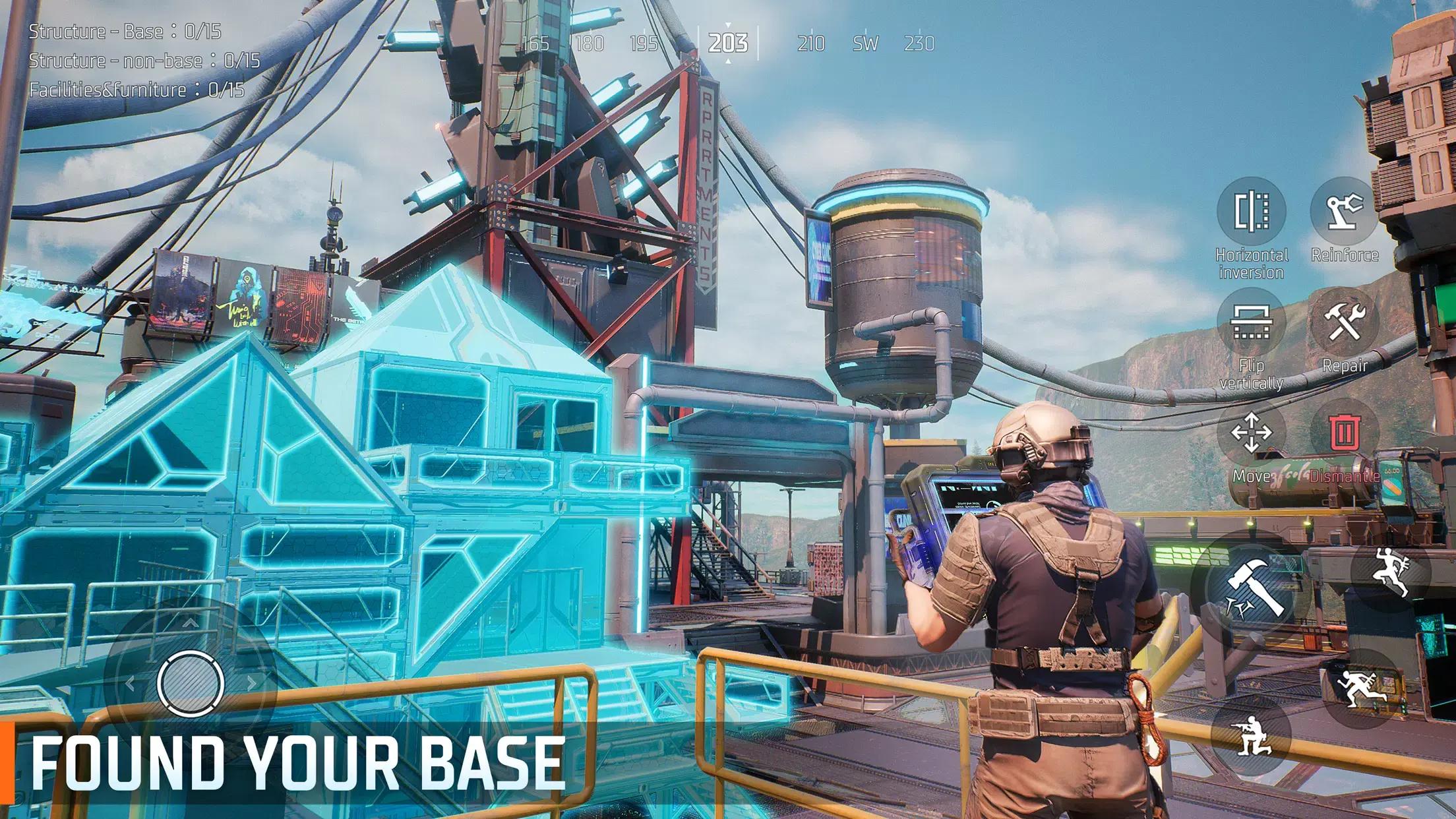This screenshot has width=1456, height=819.
Task: Toggle the crouch kneeling-soldier icon
Action: [x=1250, y=736]
